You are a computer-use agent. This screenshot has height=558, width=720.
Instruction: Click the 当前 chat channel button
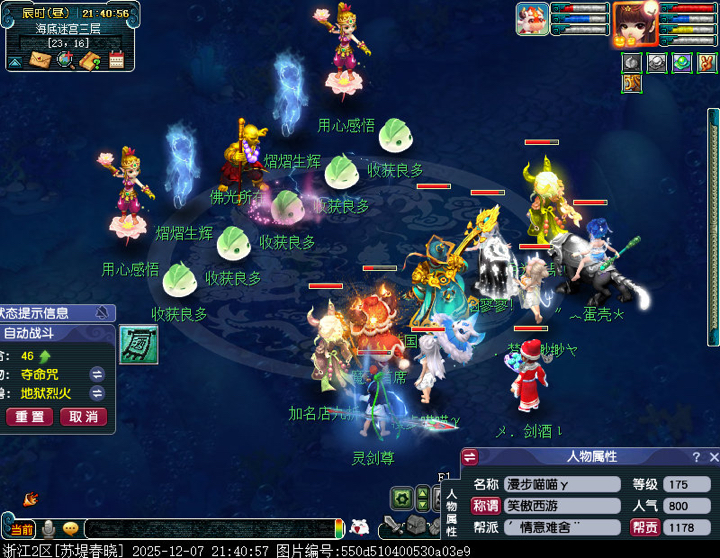tap(20, 528)
